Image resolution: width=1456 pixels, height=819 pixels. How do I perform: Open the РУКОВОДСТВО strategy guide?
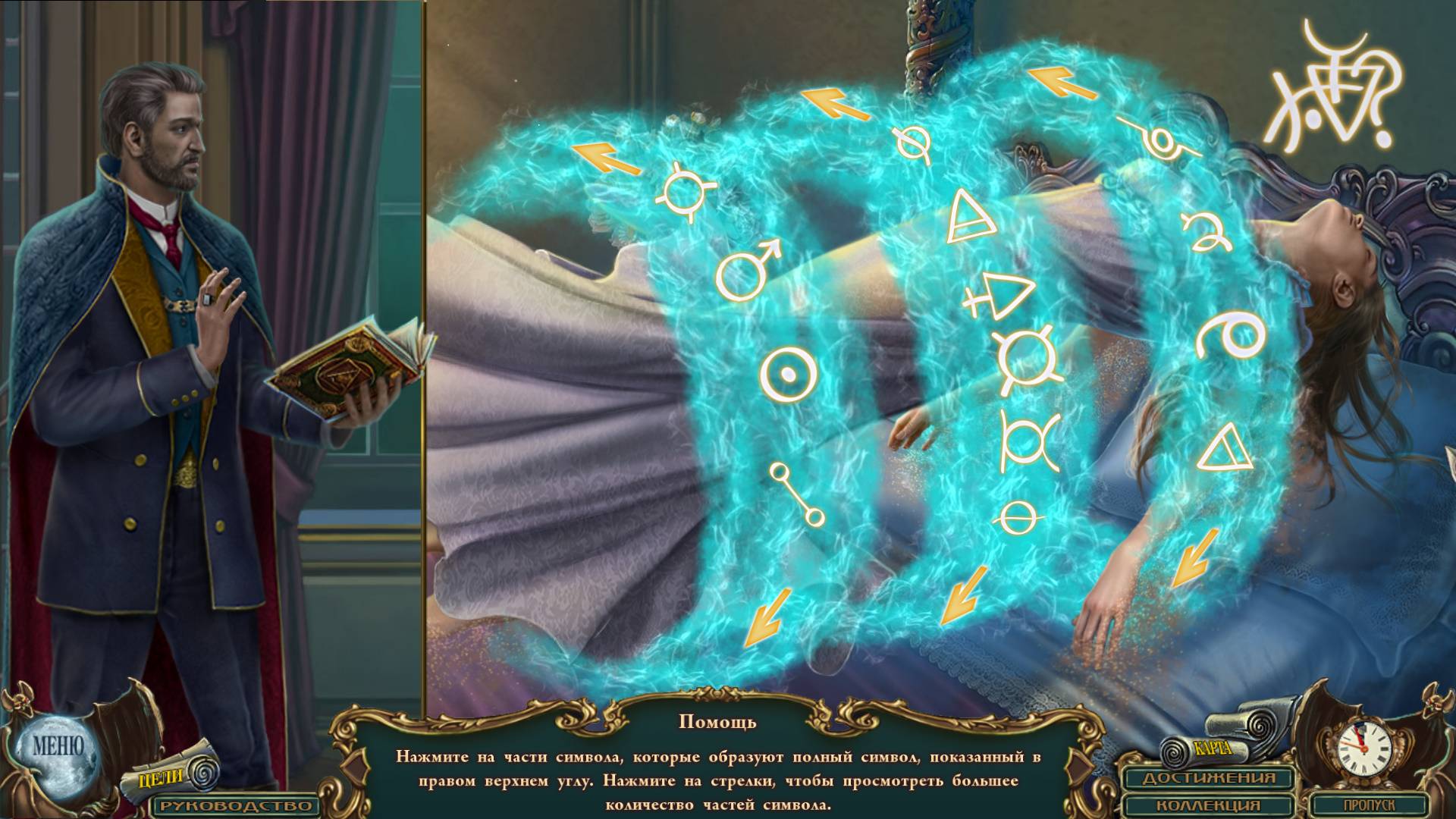234,805
